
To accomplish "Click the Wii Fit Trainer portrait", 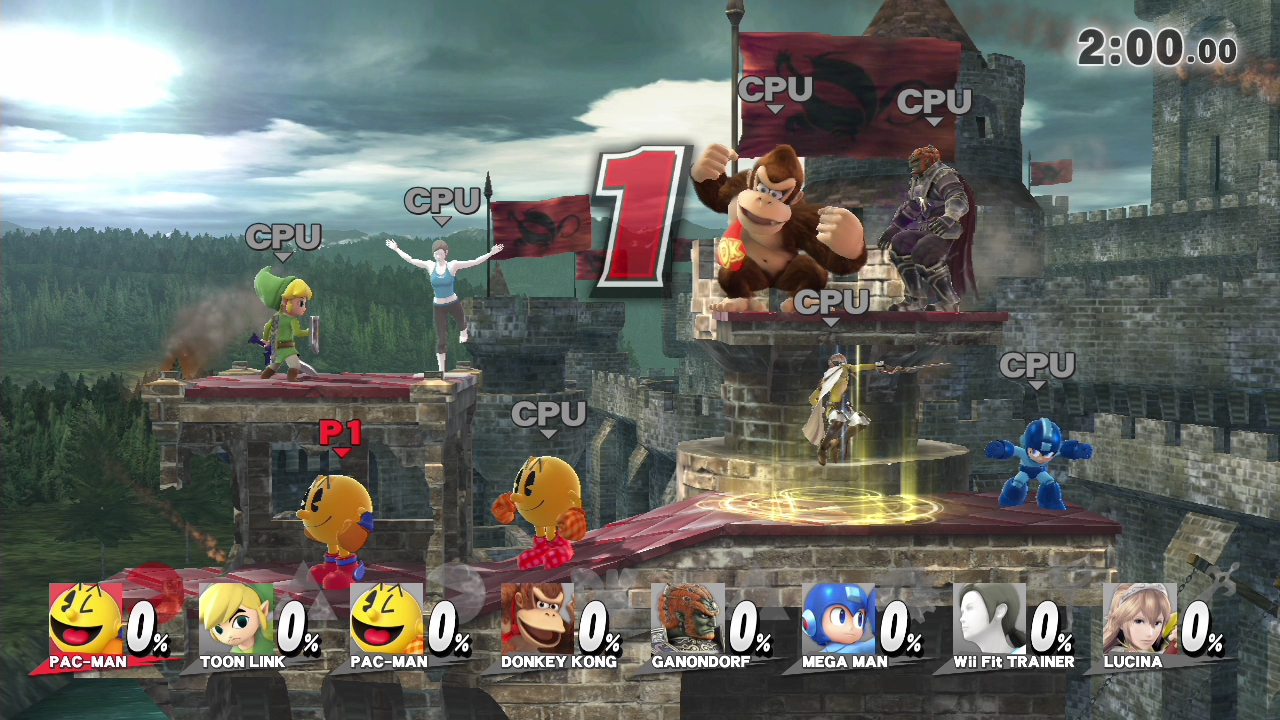I will (989, 619).
